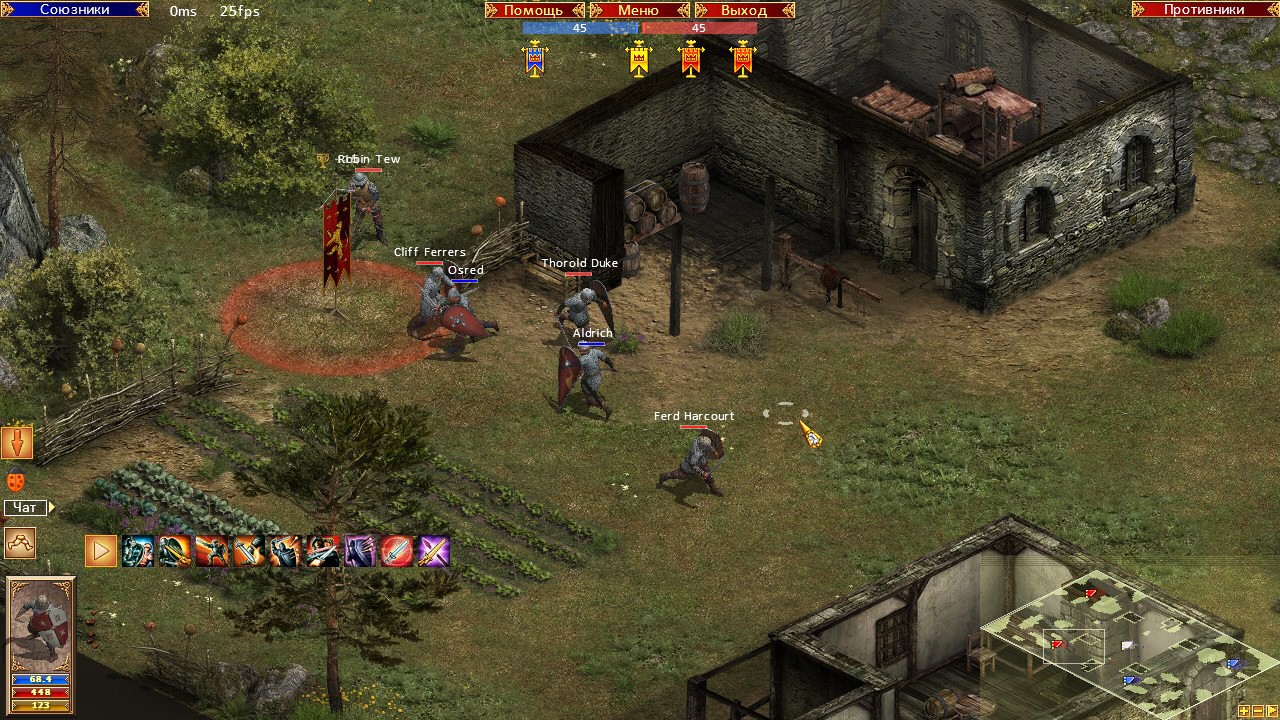Toggle the running legs movement button

coord(19,542)
